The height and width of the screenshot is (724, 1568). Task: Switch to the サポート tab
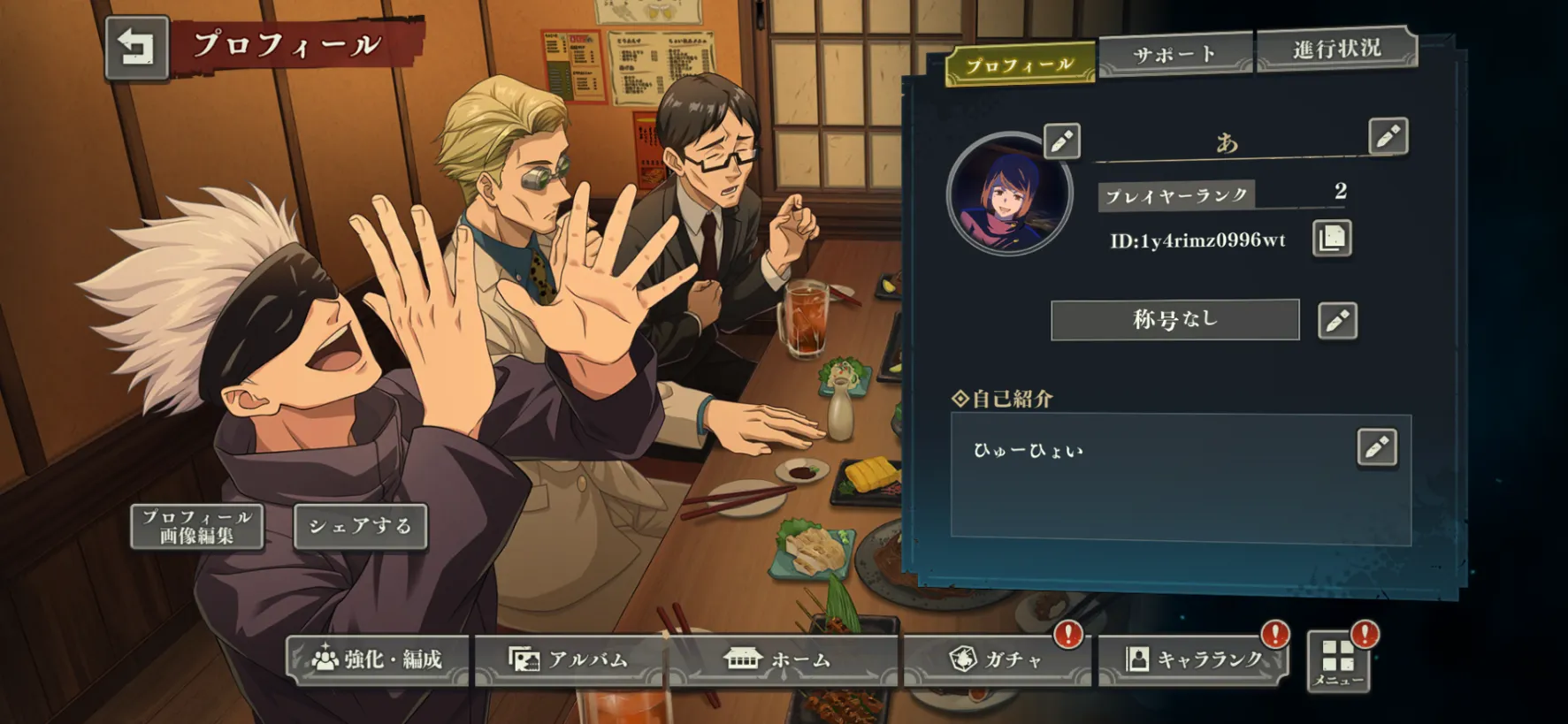pyautogui.click(x=1174, y=55)
